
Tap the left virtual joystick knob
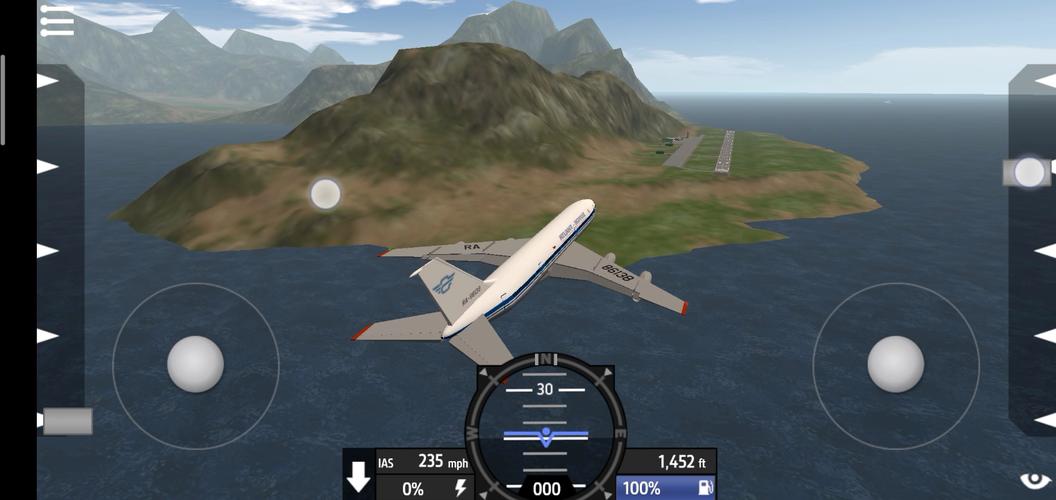pyautogui.click(x=195, y=364)
